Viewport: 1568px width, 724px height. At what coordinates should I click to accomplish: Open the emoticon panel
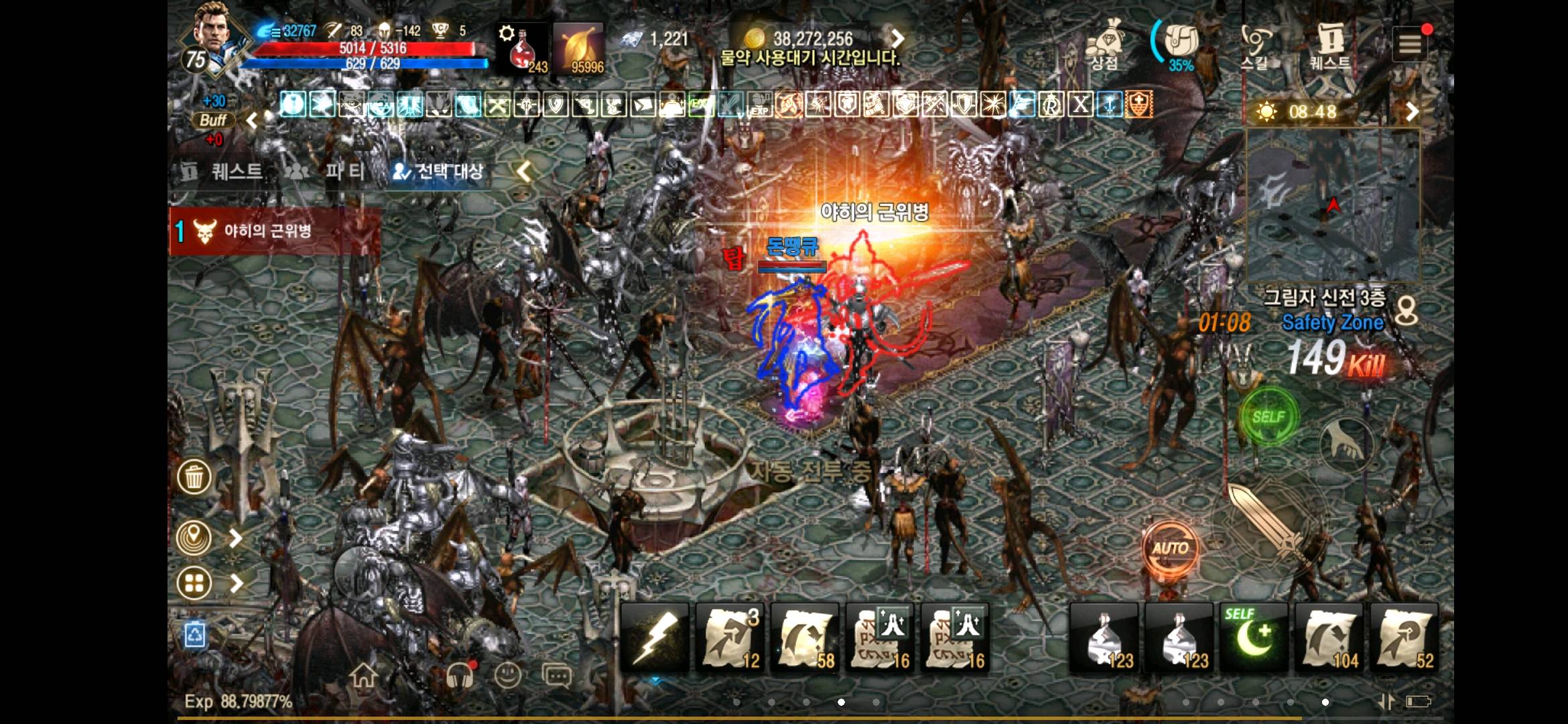[508, 677]
